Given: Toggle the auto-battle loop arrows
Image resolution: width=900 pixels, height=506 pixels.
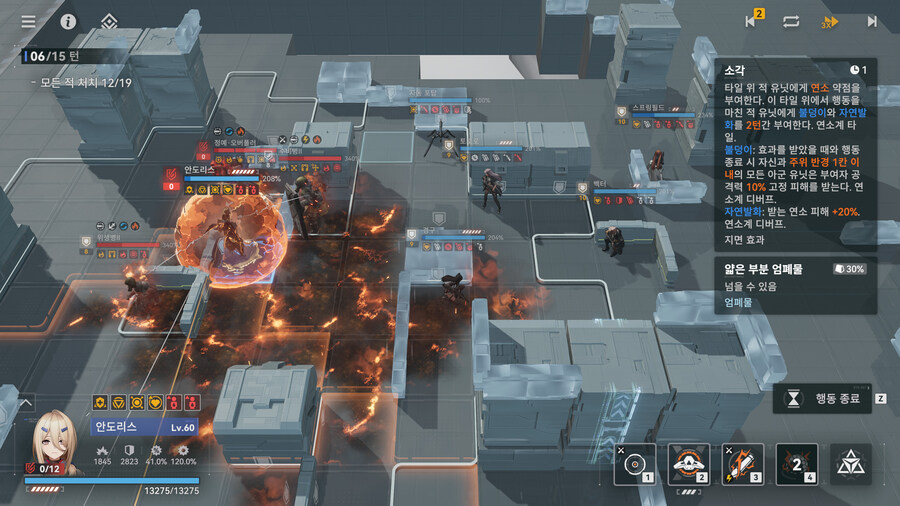Looking at the screenshot, I should 791,21.
